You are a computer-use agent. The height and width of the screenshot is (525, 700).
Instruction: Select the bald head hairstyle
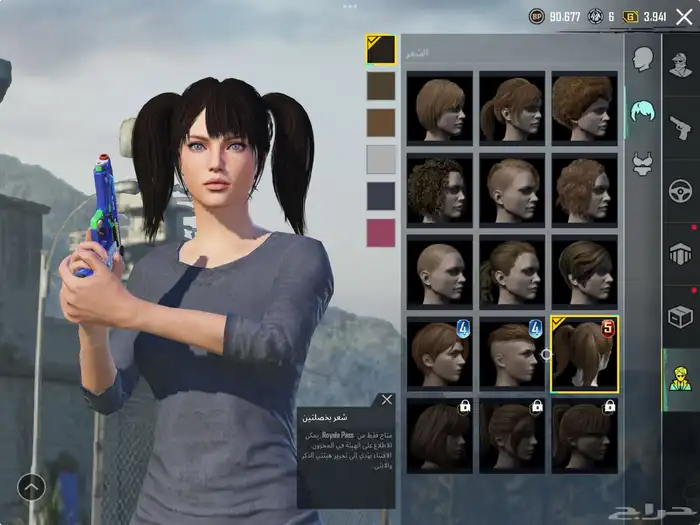click(x=441, y=272)
